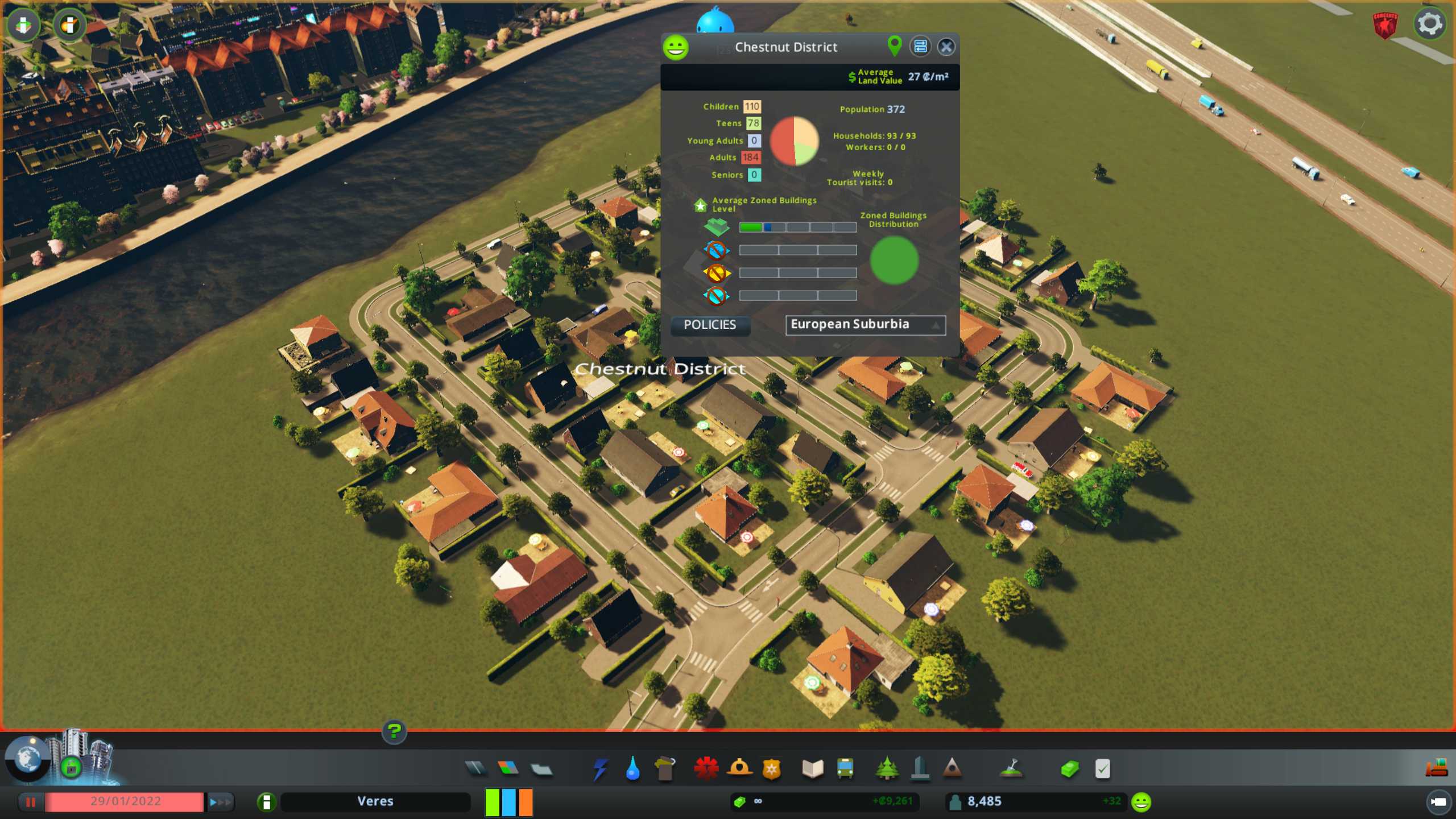Select the Garbage services icon
This screenshot has width=1456, height=819.
click(665, 769)
